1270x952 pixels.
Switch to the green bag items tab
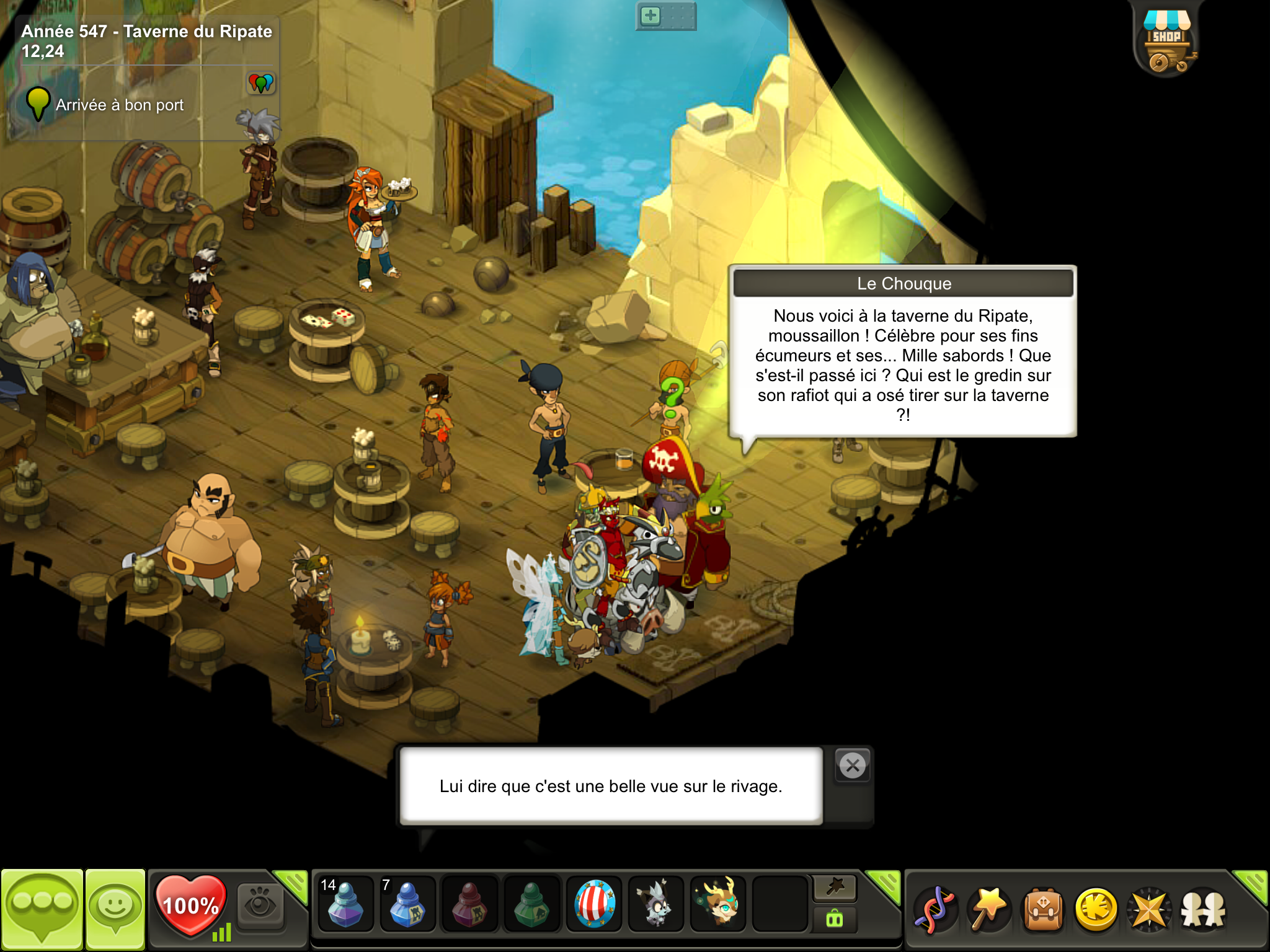click(x=835, y=919)
